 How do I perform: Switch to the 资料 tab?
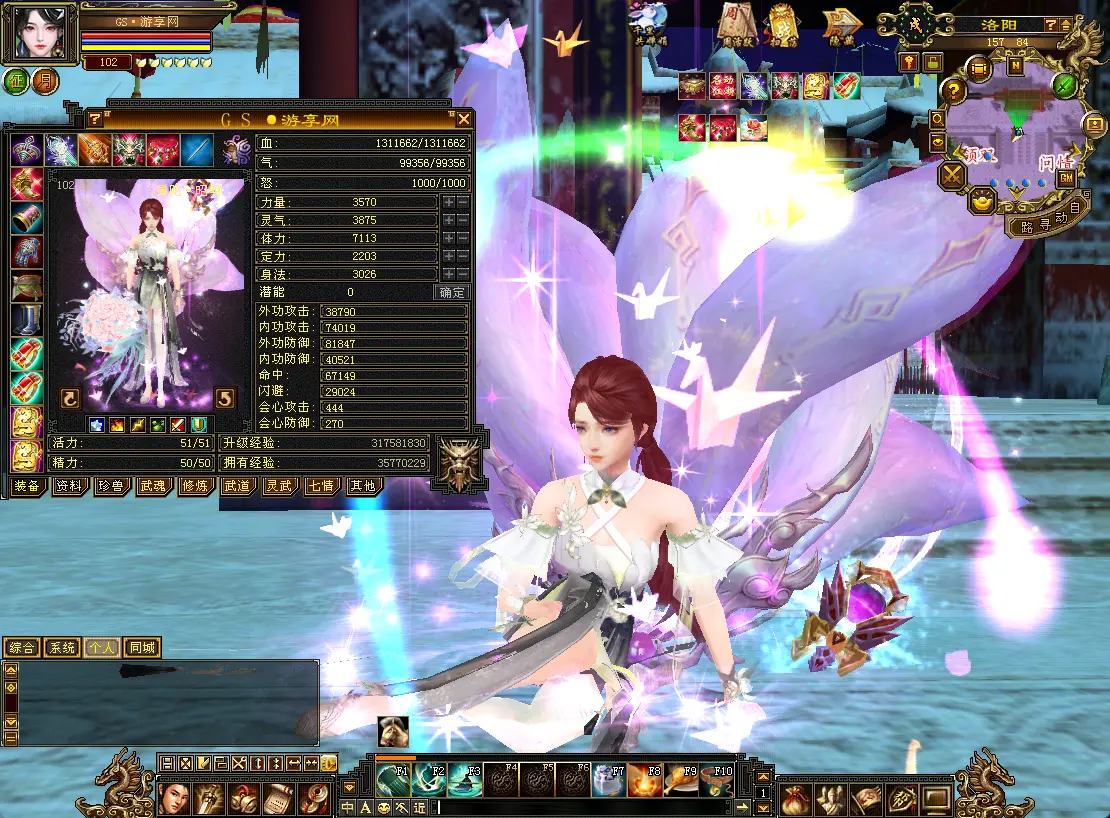tap(69, 486)
